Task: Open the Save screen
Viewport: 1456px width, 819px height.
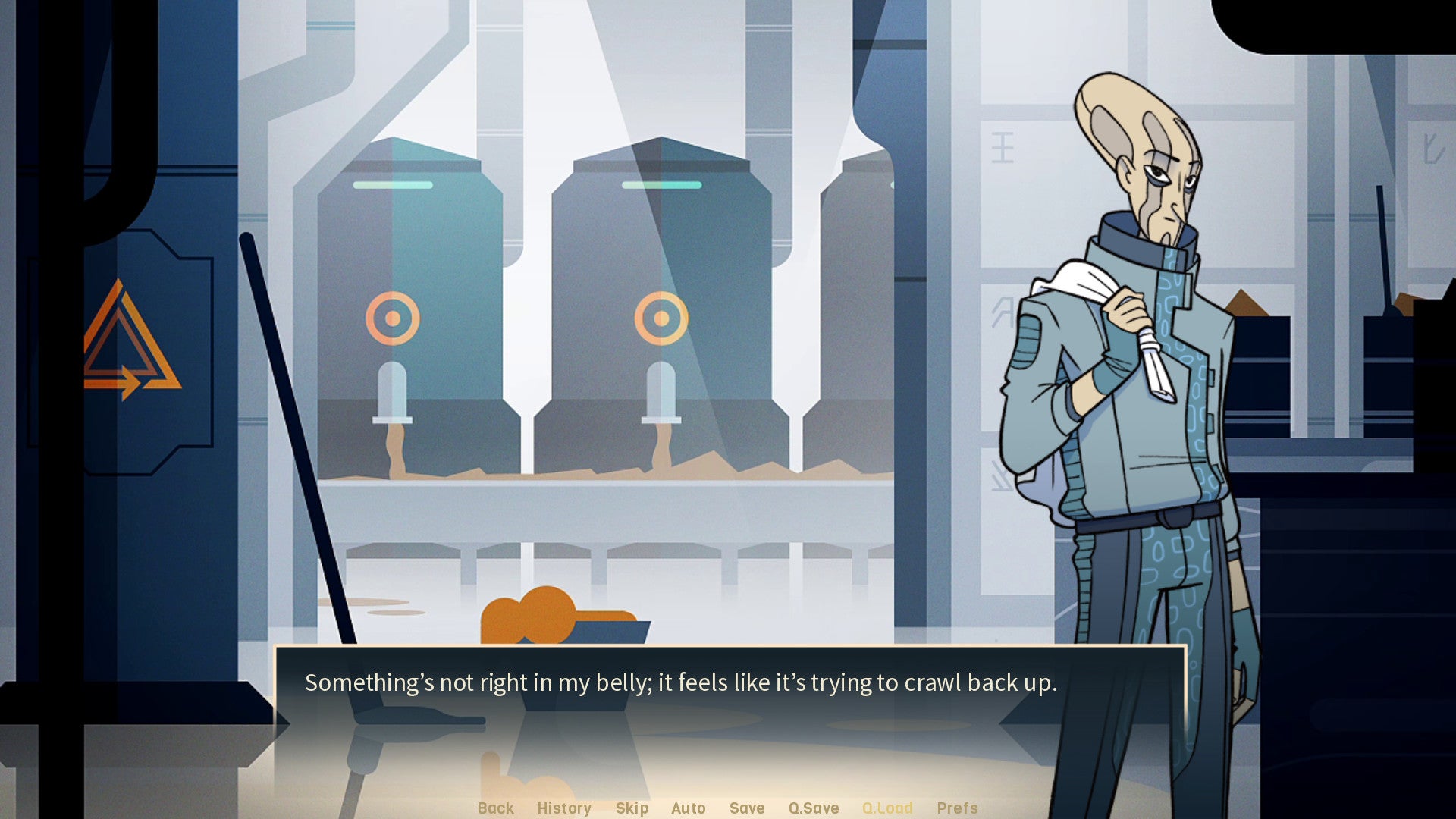Action: point(746,808)
